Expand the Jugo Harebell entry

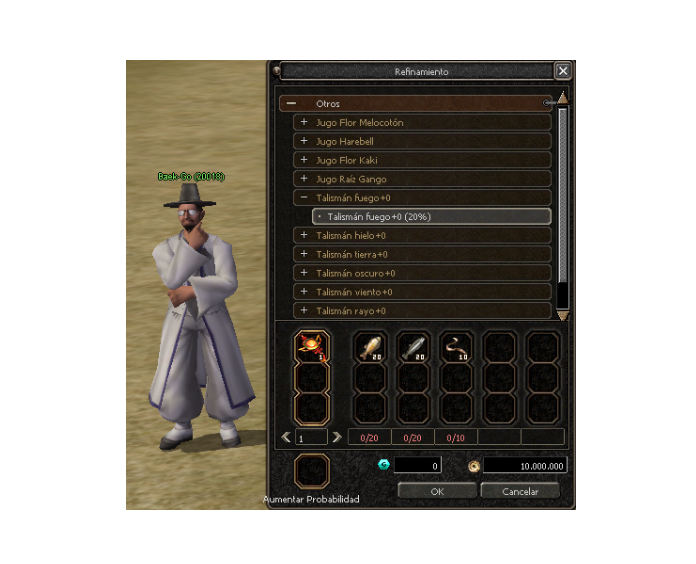304,142
